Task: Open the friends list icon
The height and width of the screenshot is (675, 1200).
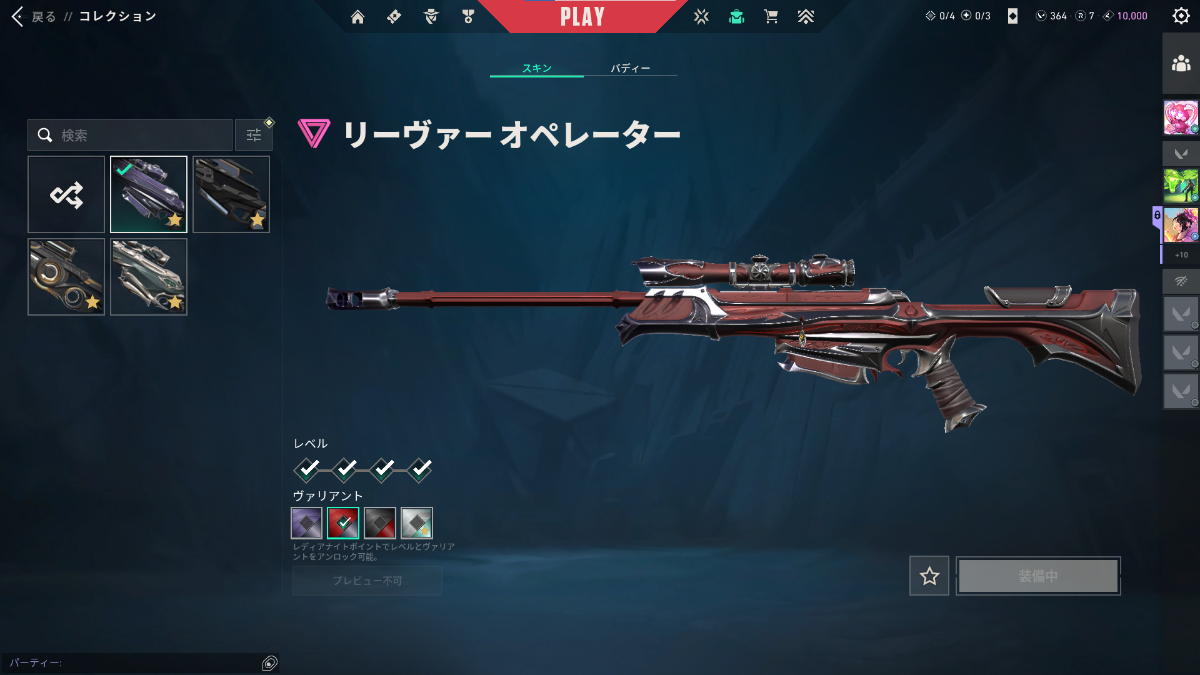Action: click(x=1181, y=64)
